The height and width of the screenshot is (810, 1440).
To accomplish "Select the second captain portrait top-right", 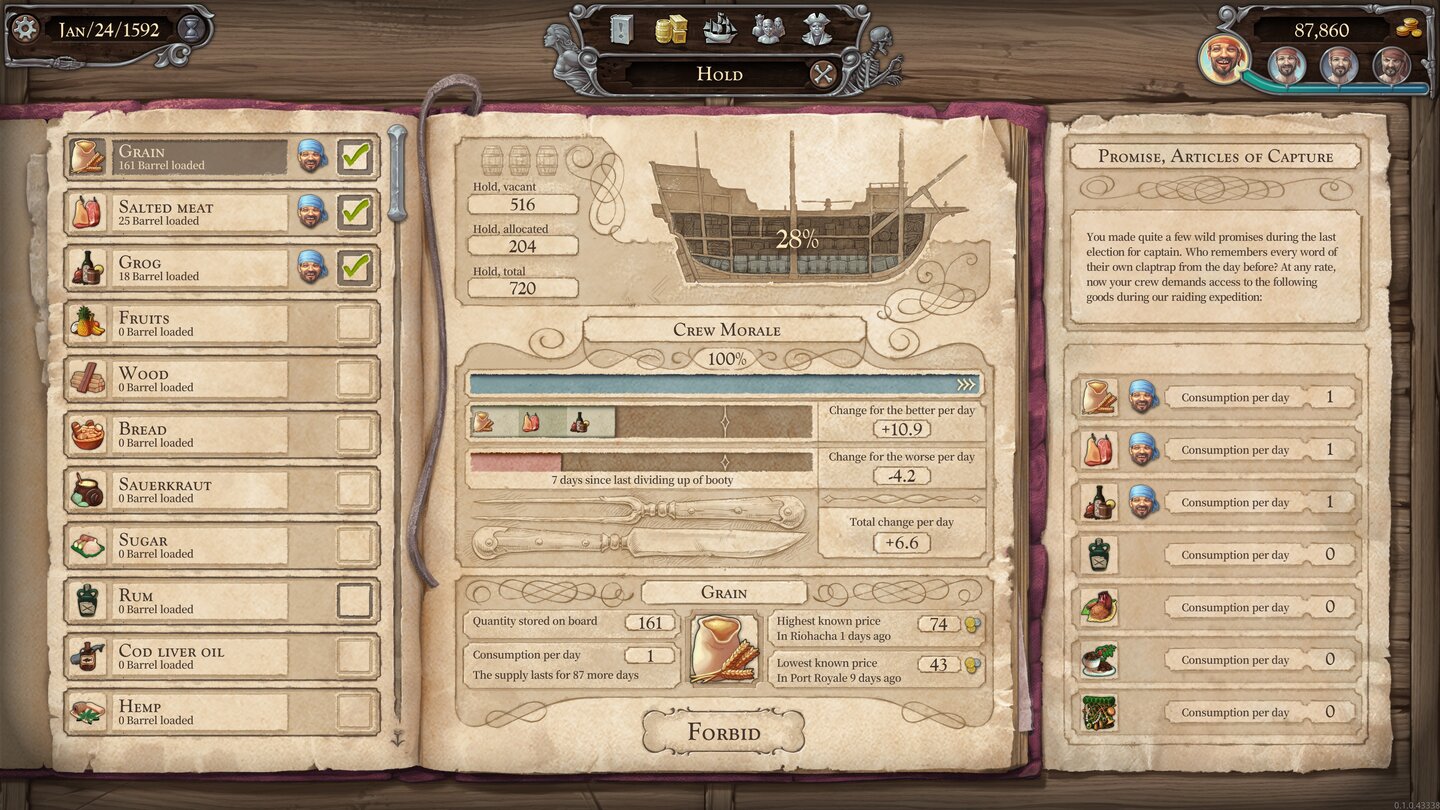I will [x=1287, y=66].
